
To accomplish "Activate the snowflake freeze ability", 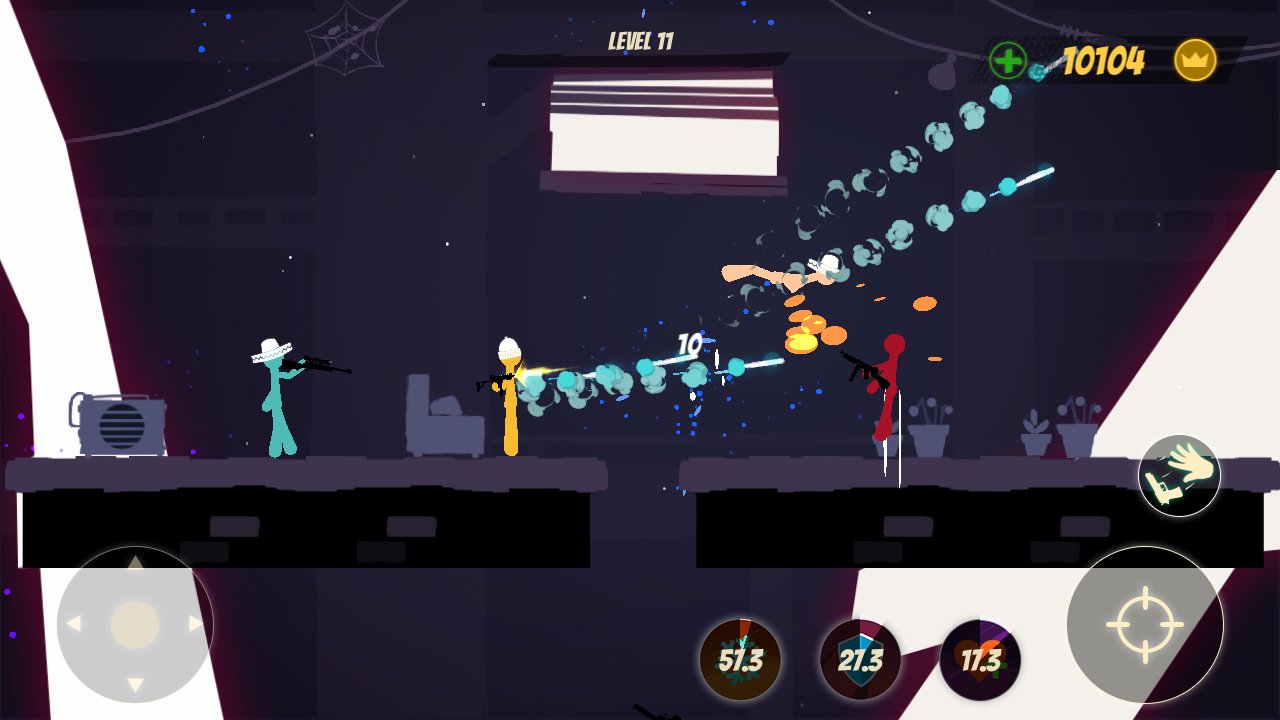I will click(740, 660).
